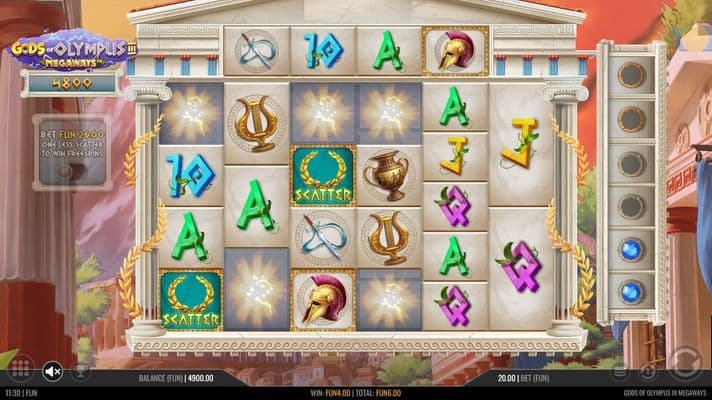Screen dimensions: 712x400
Task: Open the autoplay button beside spin
Action: coord(648,372)
